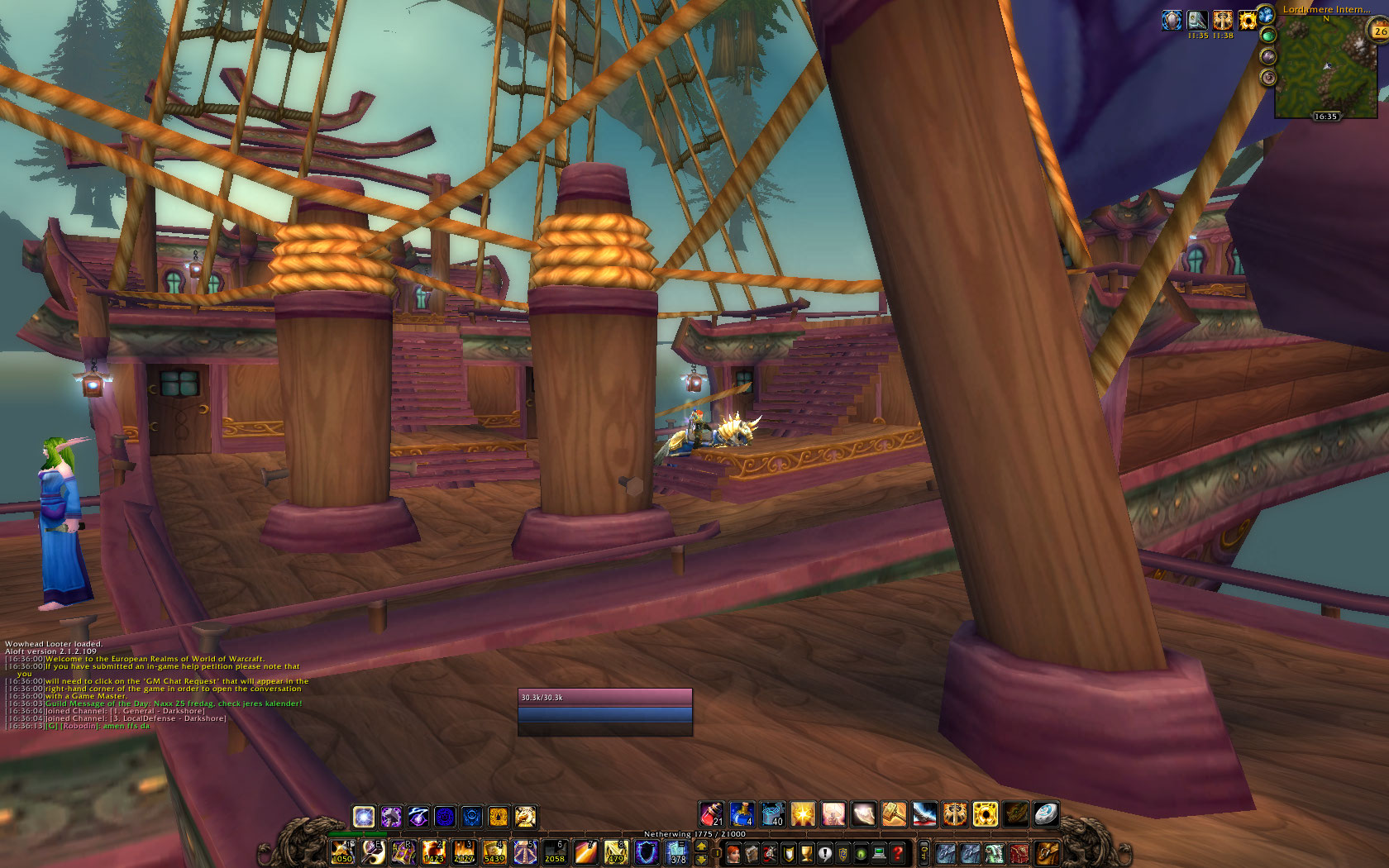1389x868 pixels.
Task: Use the white hearthstone item
Action: 1046,814
